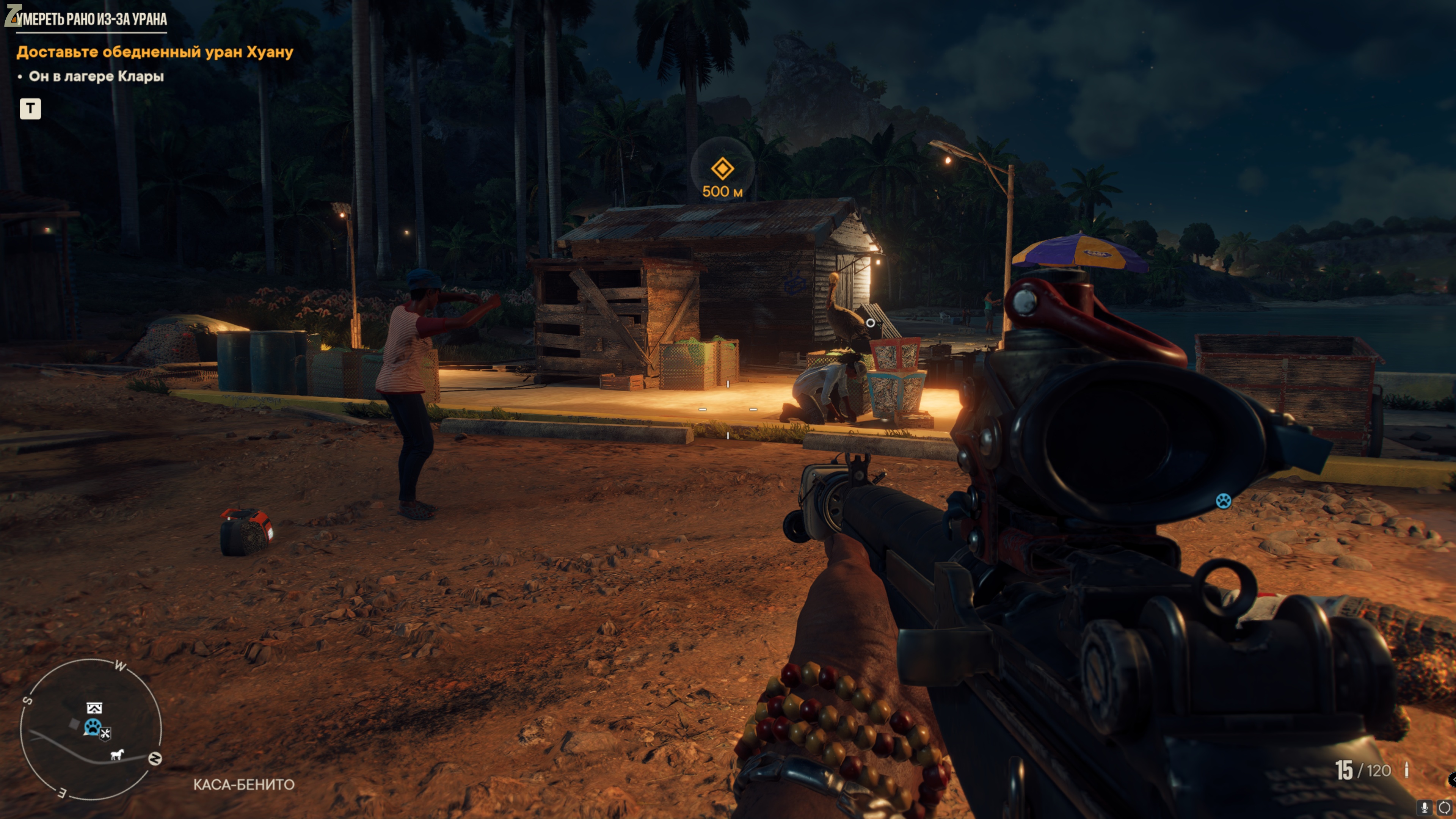The height and width of the screenshot is (819, 1456).
Task: Select the blue paw amigo icon on minimap
Action: [x=92, y=727]
